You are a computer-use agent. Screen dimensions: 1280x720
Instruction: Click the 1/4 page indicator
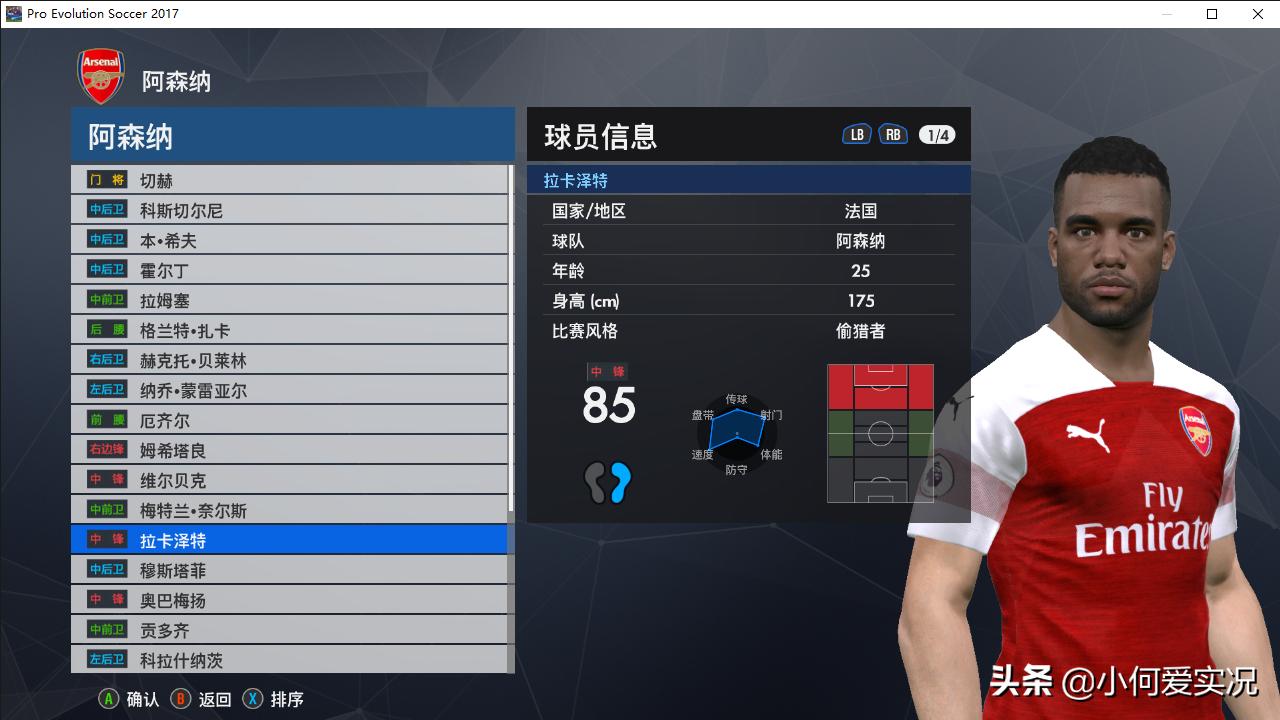[936, 133]
